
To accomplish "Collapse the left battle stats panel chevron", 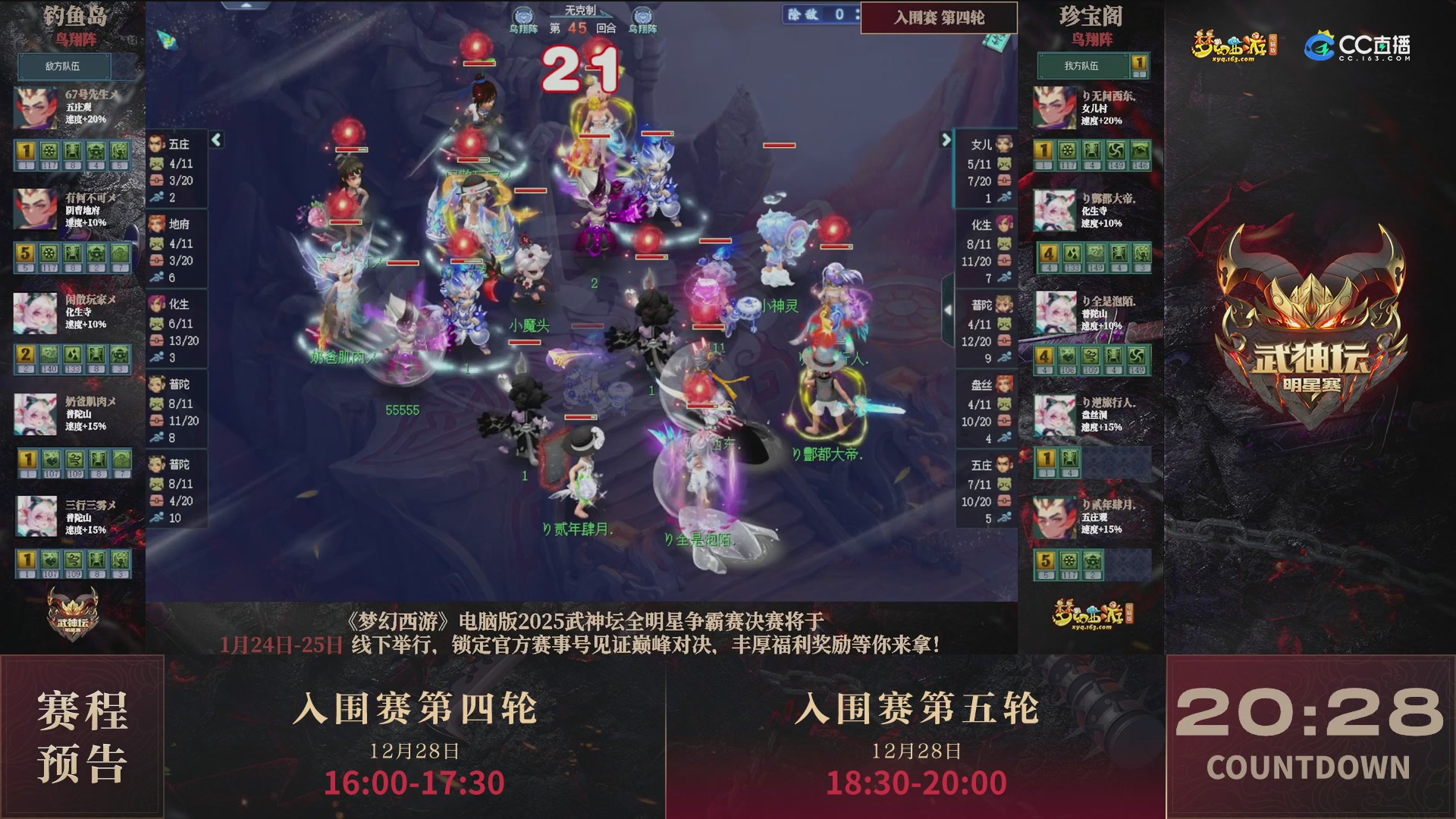I will click(216, 140).
